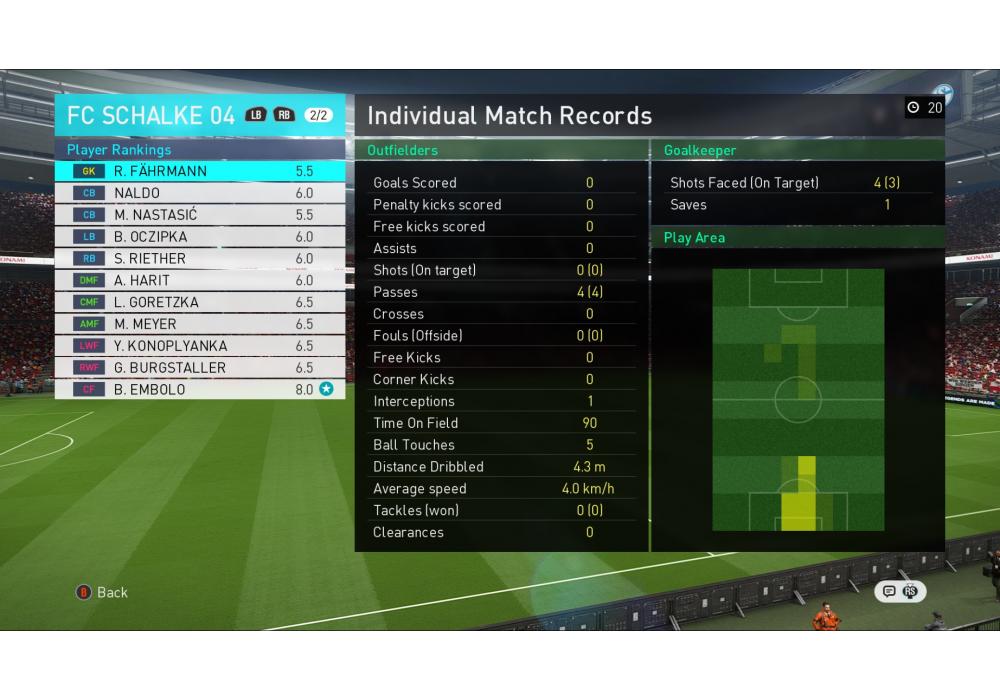This screenshot has width=1000, height=700.
Task: Select L. Goretzka's ranking row
Action: tap(200, 302)
